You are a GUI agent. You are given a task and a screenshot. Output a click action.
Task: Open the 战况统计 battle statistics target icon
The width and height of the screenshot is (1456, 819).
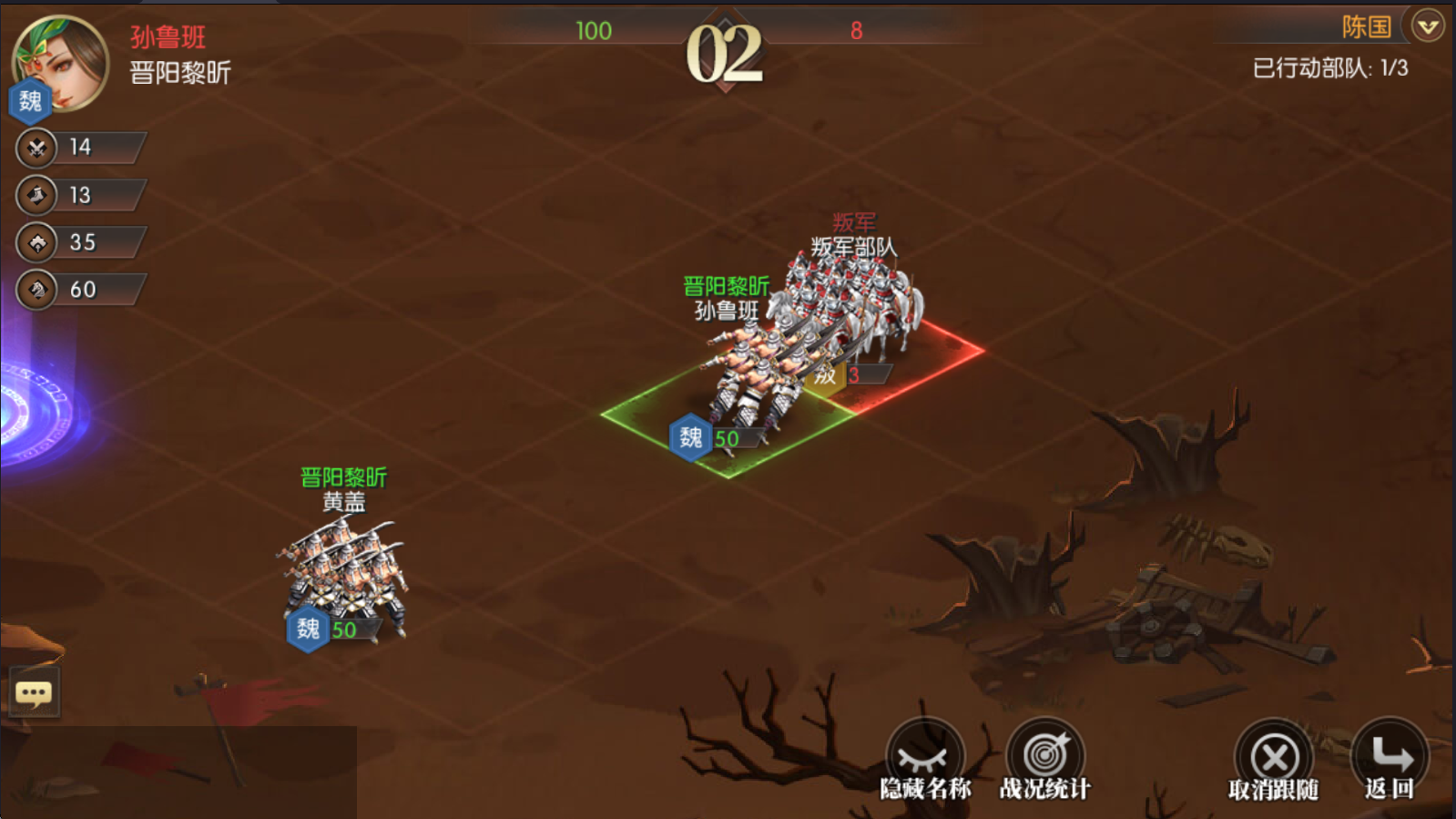click(x=1045, y=754)
